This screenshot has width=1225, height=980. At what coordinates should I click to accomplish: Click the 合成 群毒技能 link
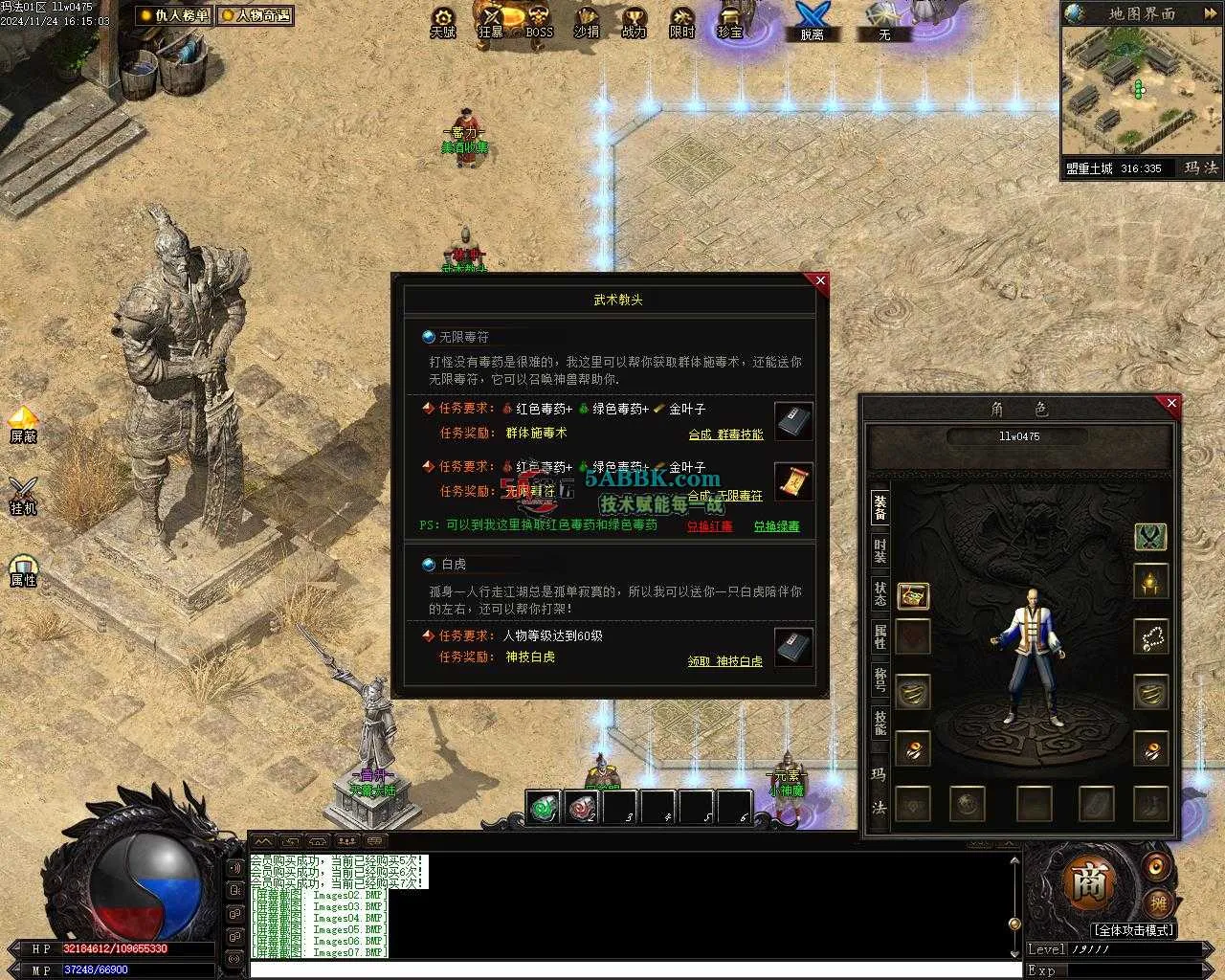tap(725, 434)
